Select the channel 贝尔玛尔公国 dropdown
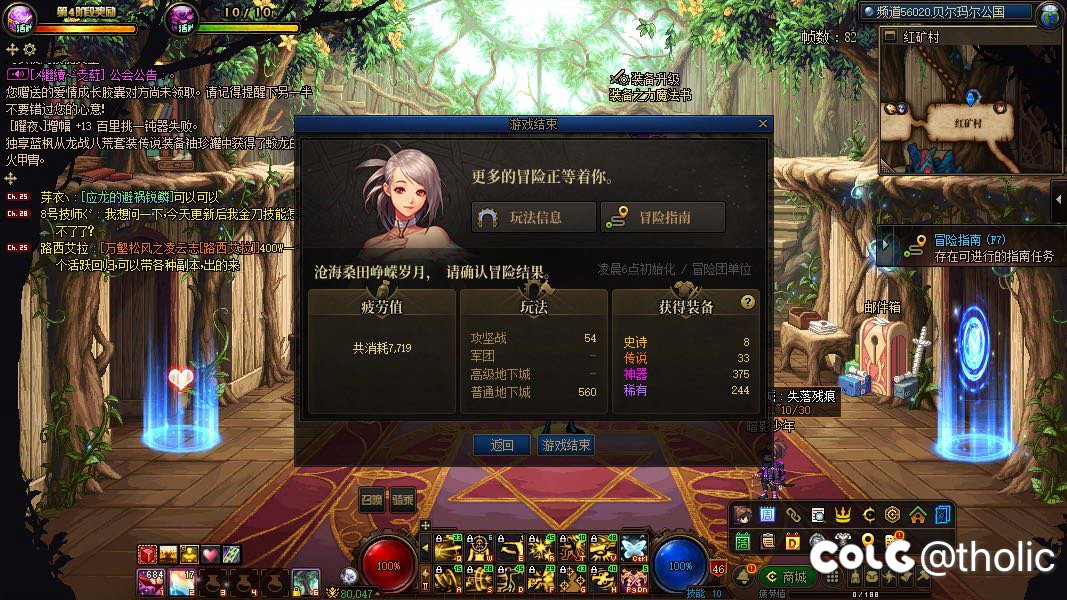This screenshot has width=1067, height=600. (945, 12)
